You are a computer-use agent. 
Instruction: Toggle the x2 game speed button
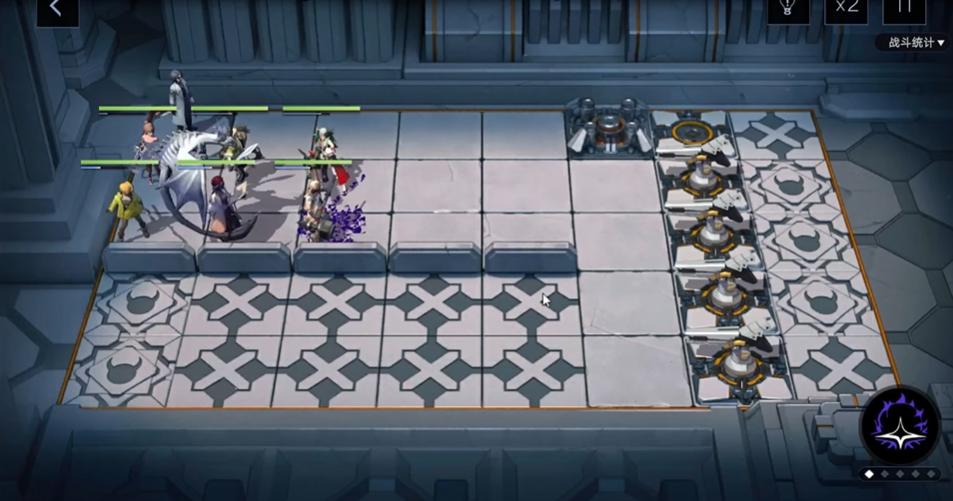click(846, 8)
